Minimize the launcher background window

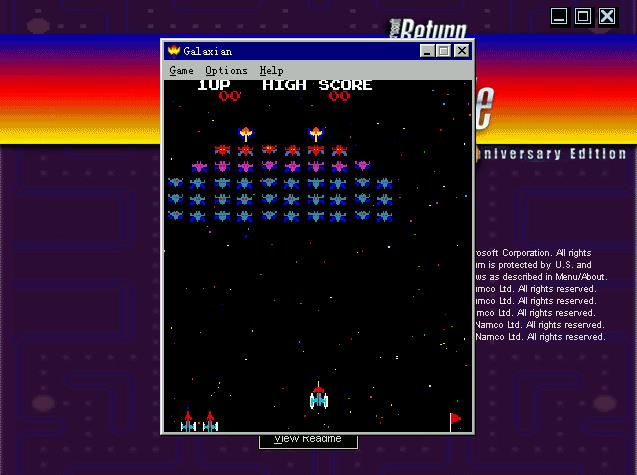(559, 16)
